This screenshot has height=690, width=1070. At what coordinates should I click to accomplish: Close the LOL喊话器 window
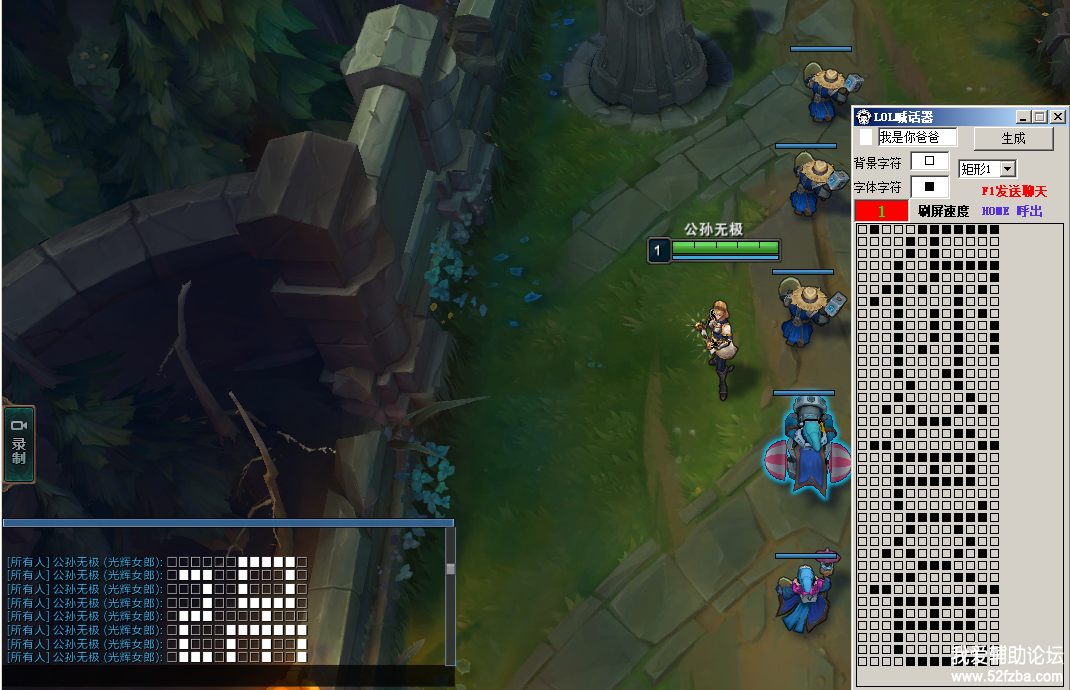point(1058,117)
